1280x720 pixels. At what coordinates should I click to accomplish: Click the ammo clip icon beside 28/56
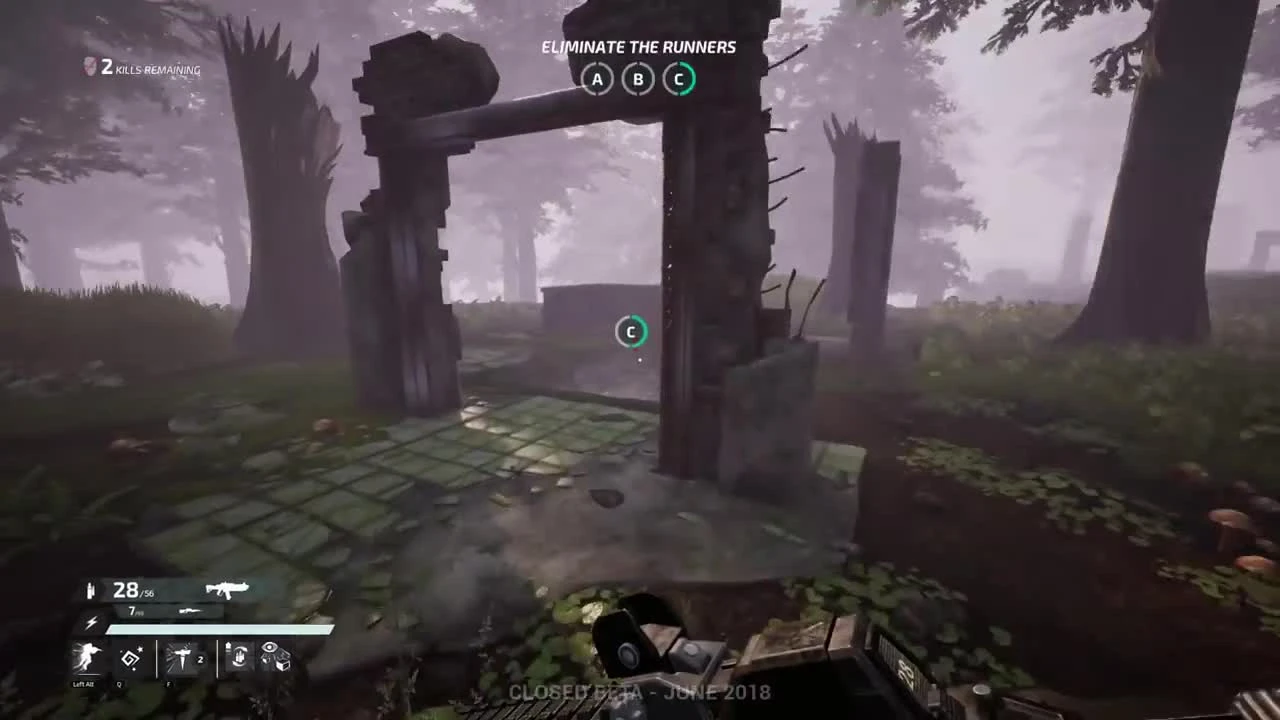[x=91, y=590]
